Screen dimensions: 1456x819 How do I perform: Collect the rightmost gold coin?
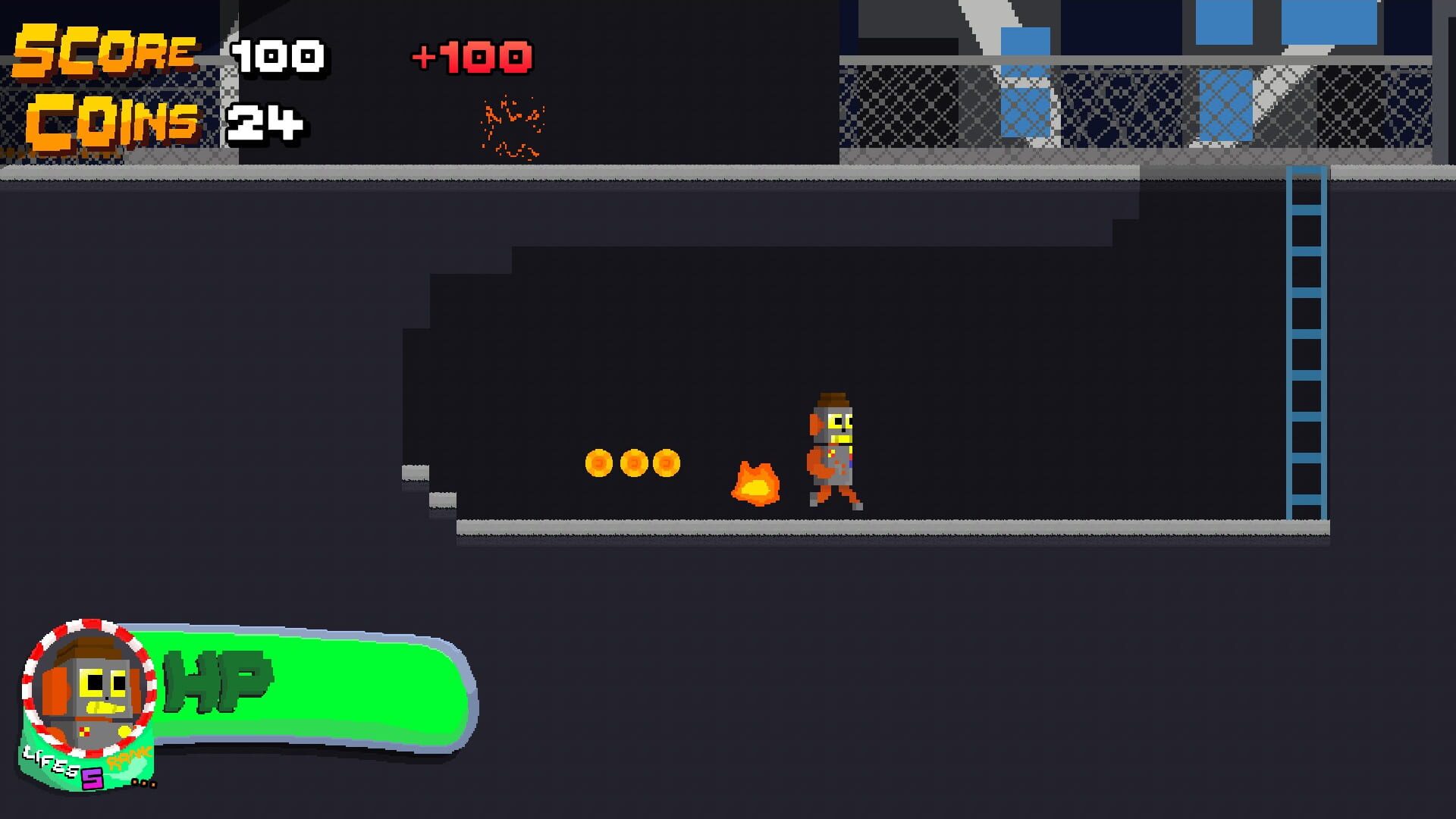pos(667,463)
